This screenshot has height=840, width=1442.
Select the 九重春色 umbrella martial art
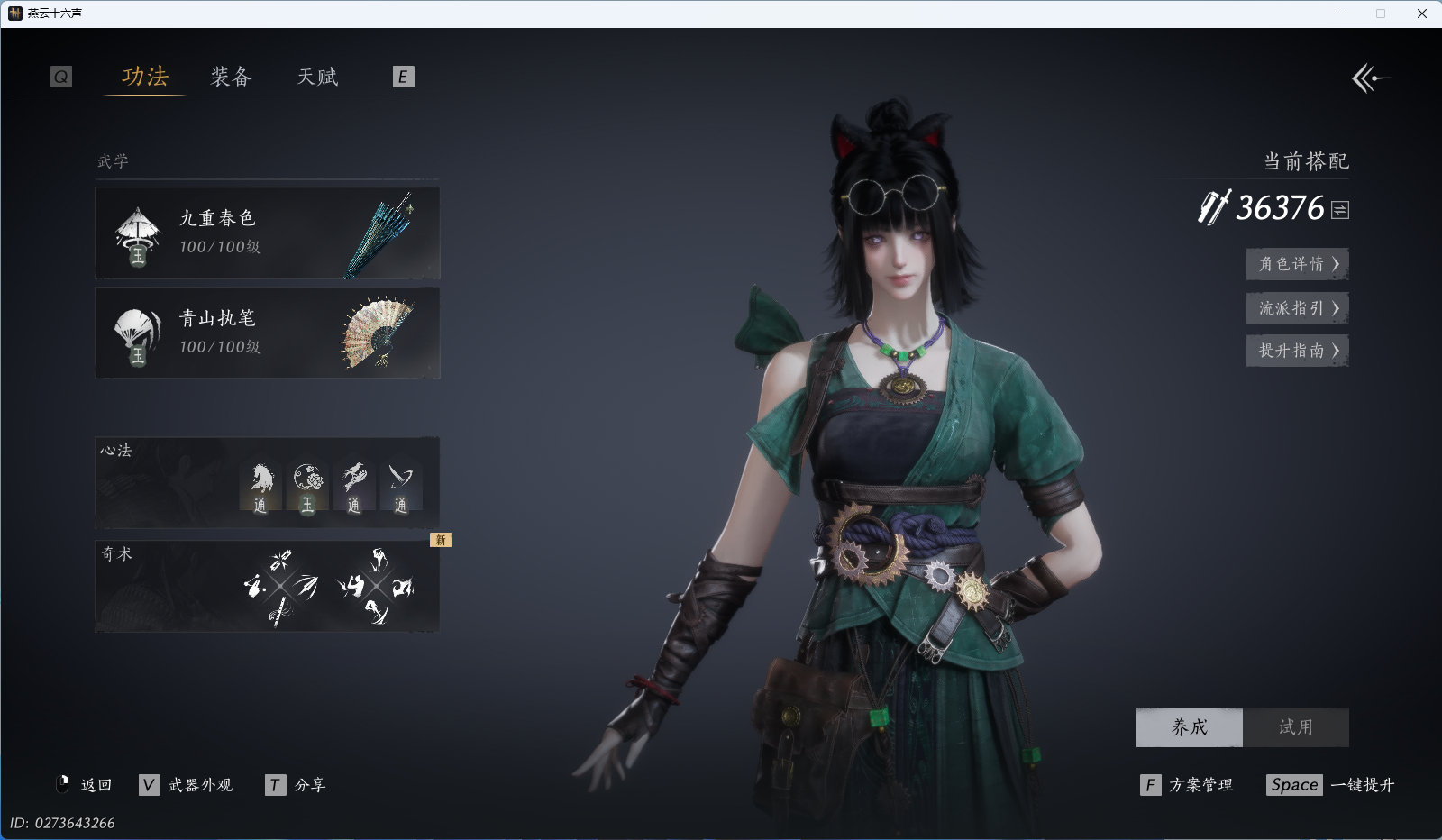[x=267, y=233]
